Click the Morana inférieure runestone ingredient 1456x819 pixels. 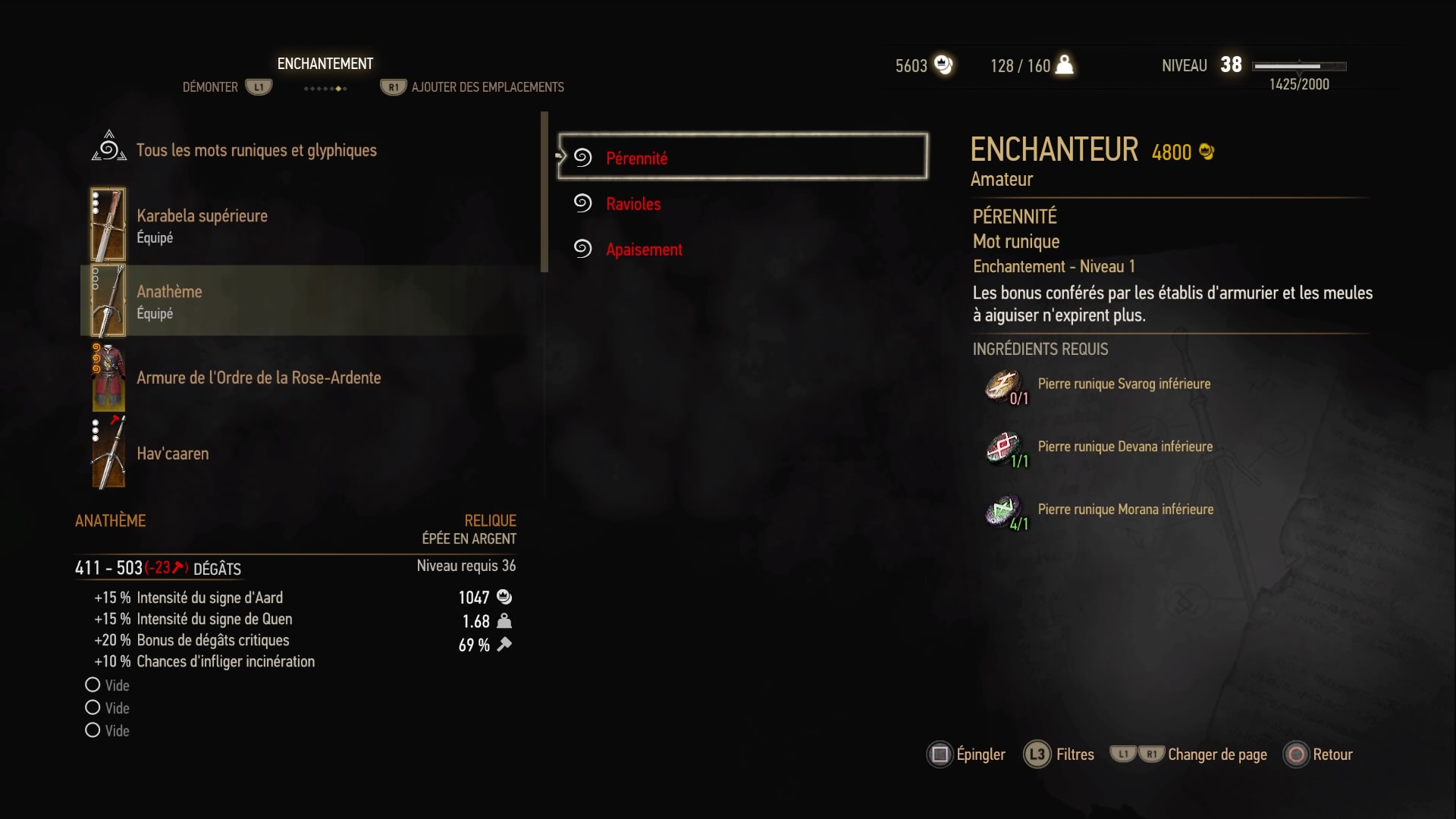pos(1125,510)
